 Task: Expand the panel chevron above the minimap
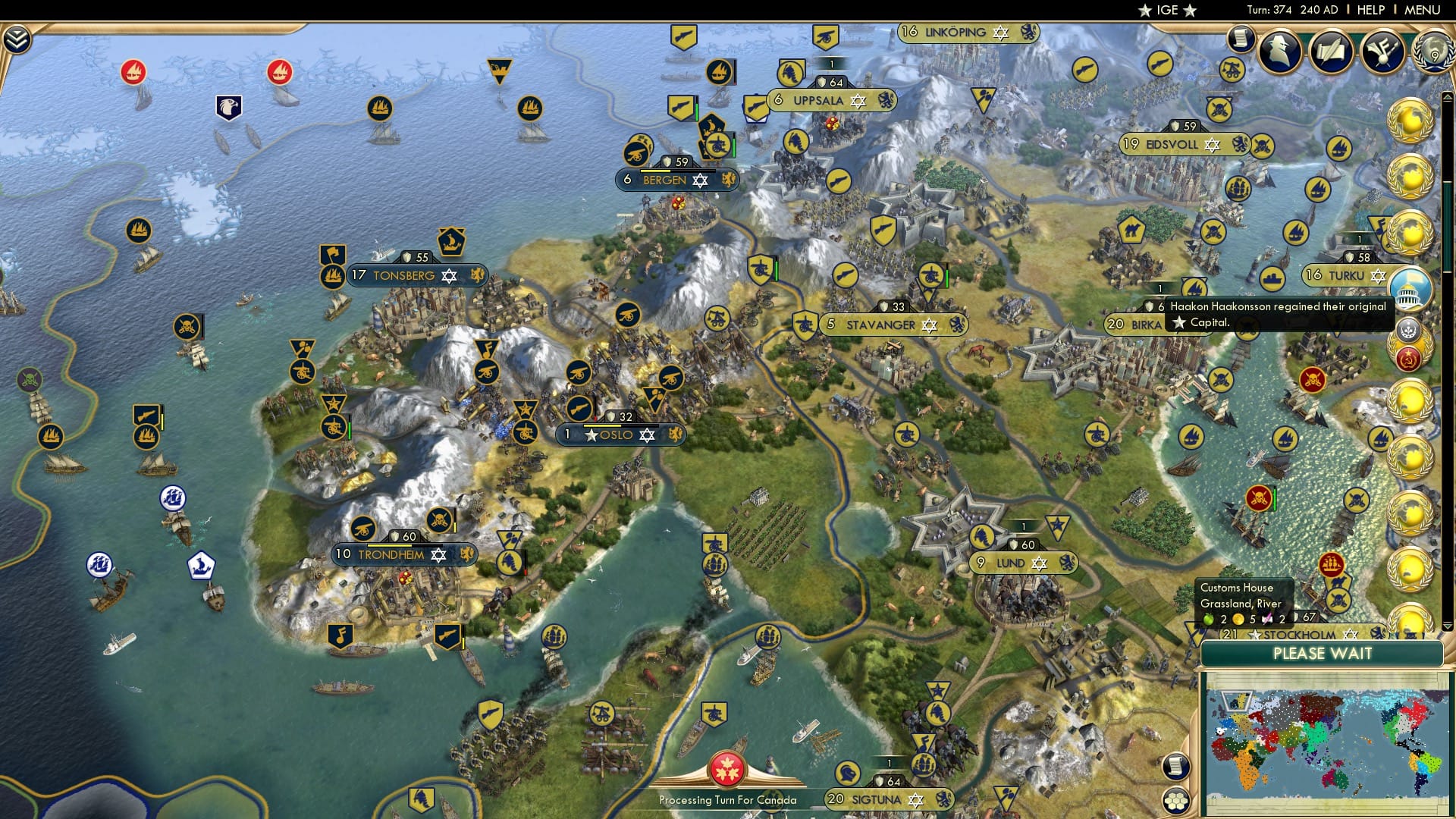coord(1448,626)
